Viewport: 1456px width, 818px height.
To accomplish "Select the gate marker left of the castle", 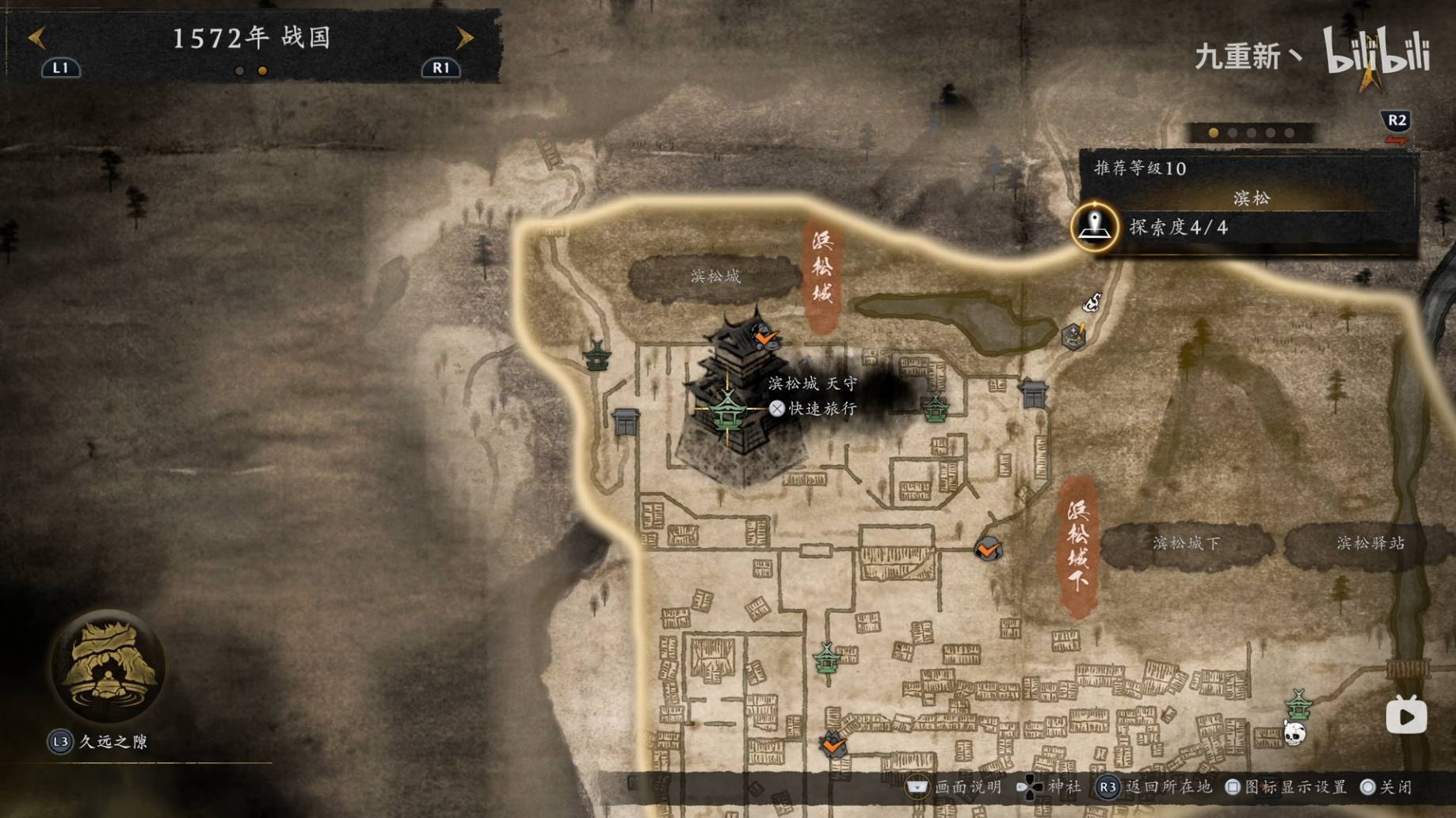I will (x=626, y=421).
